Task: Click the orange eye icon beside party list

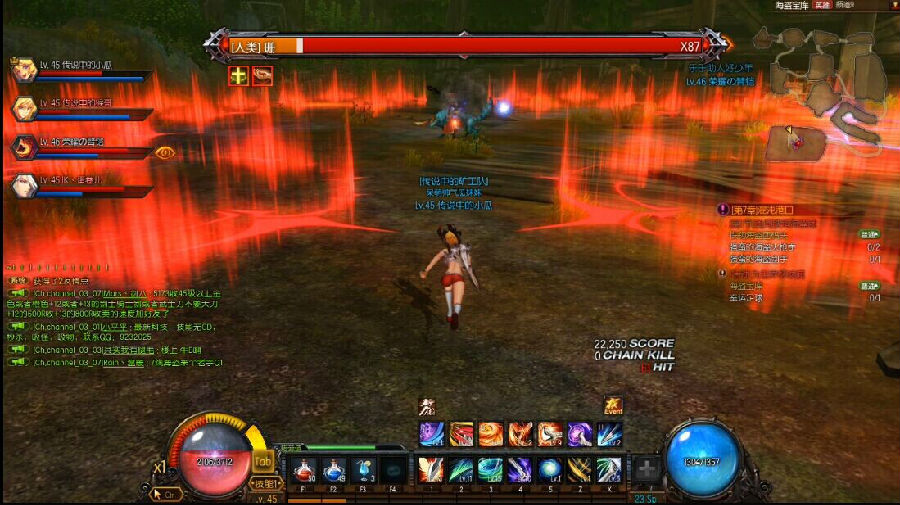Action: pos(165,153)
